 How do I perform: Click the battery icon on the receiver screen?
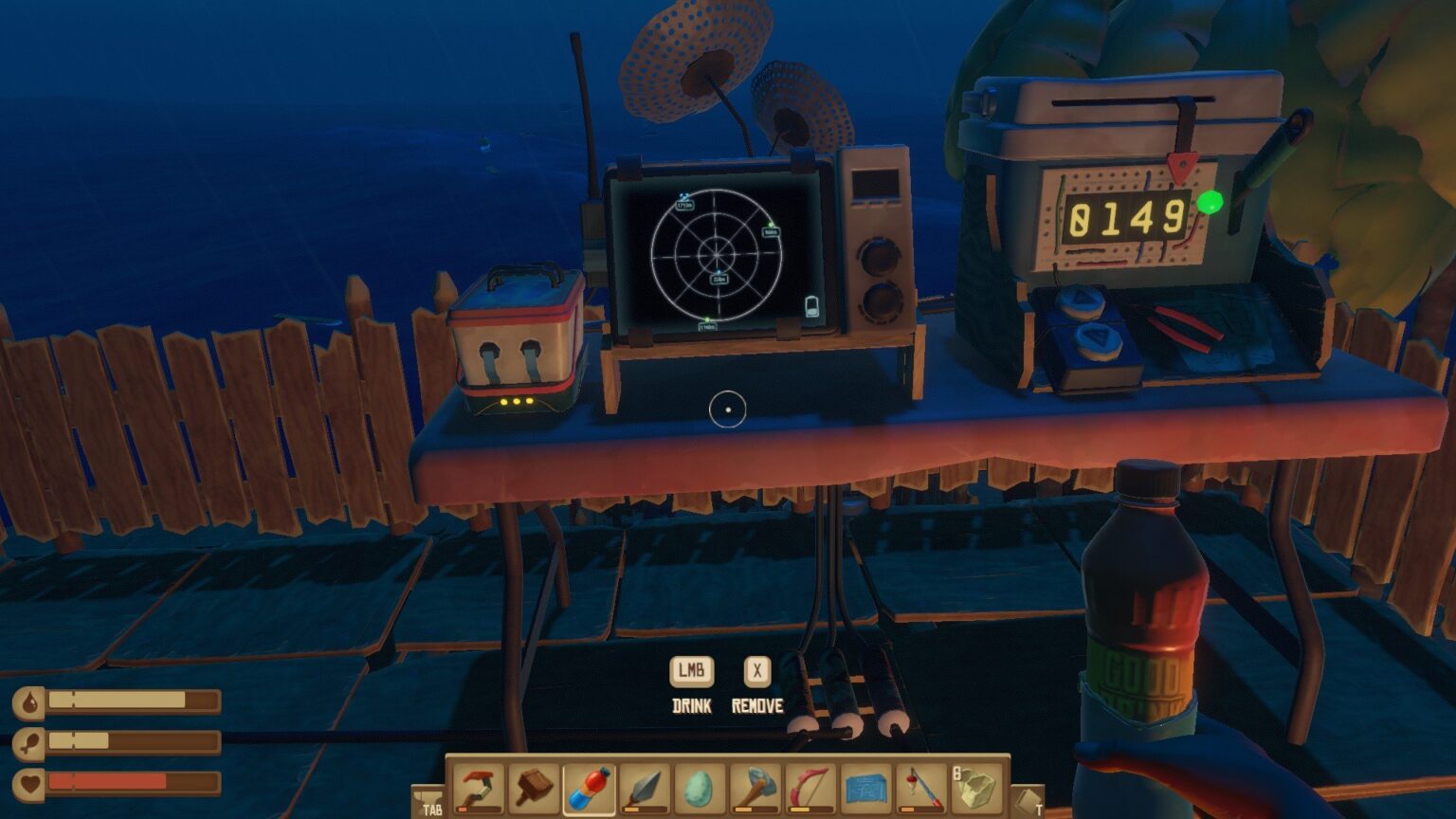pyautogui.click(x=811, y=305)
